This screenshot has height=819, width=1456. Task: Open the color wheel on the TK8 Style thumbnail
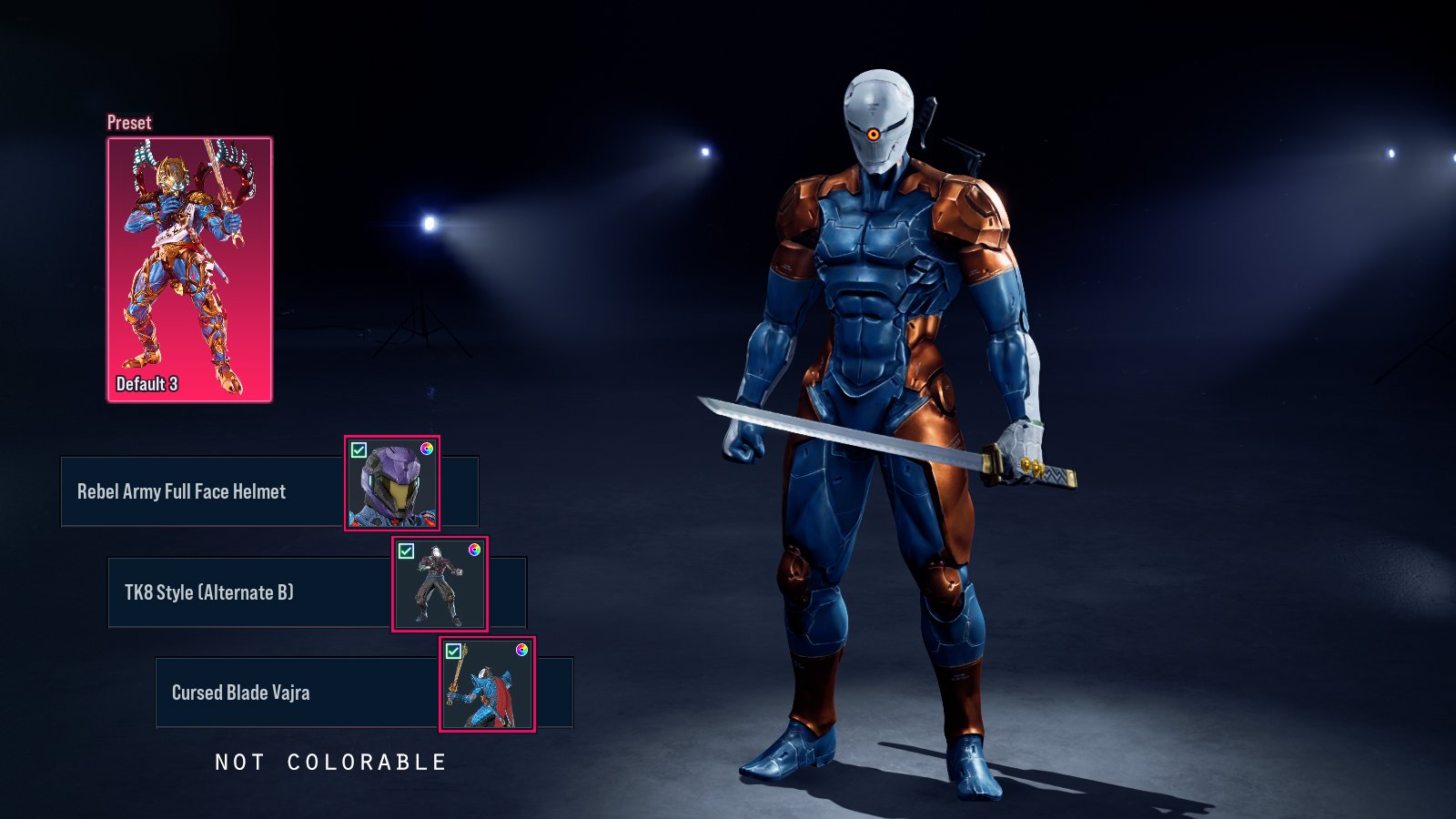click(x=474, y=550)
